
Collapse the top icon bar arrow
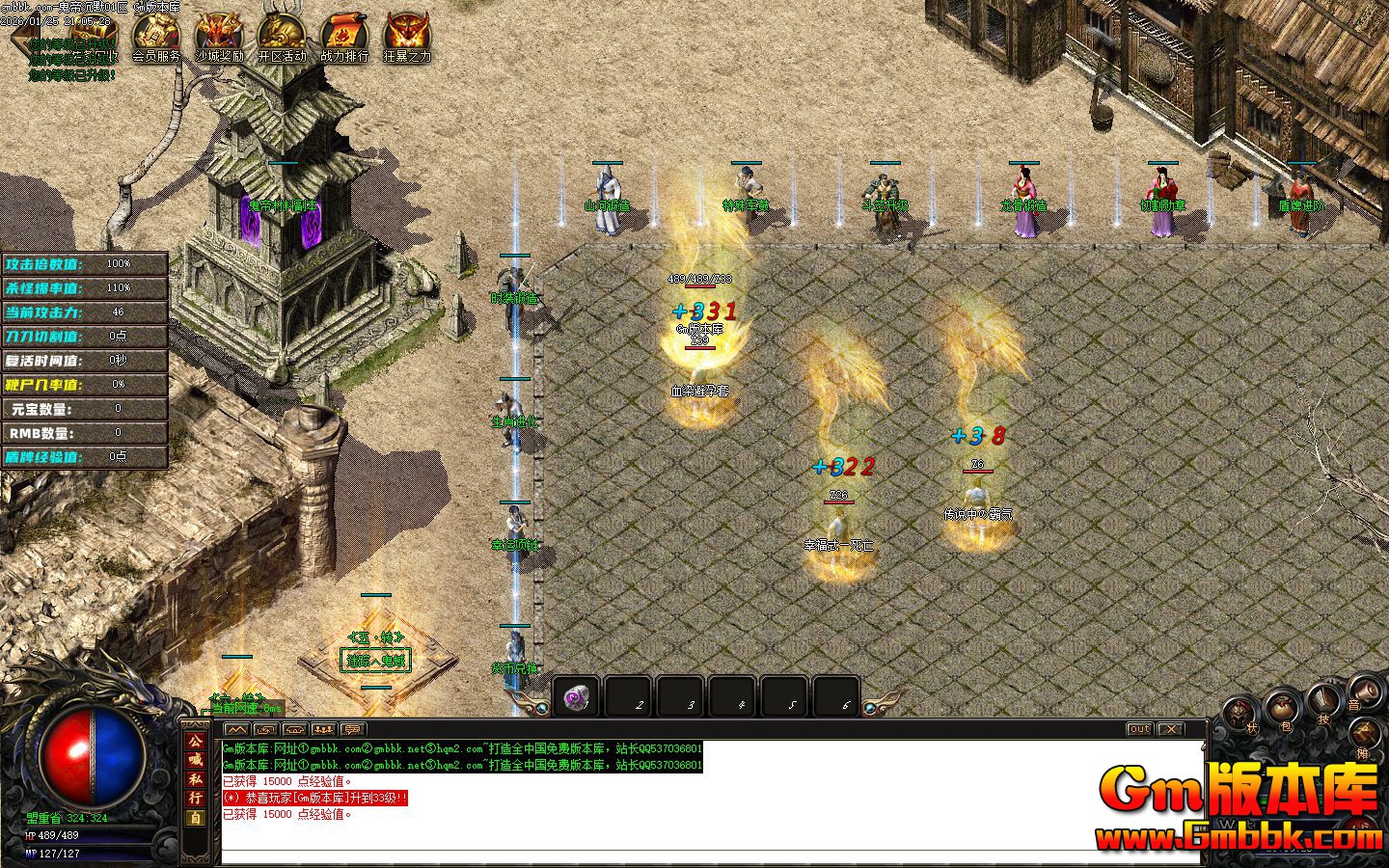point(21,35)
